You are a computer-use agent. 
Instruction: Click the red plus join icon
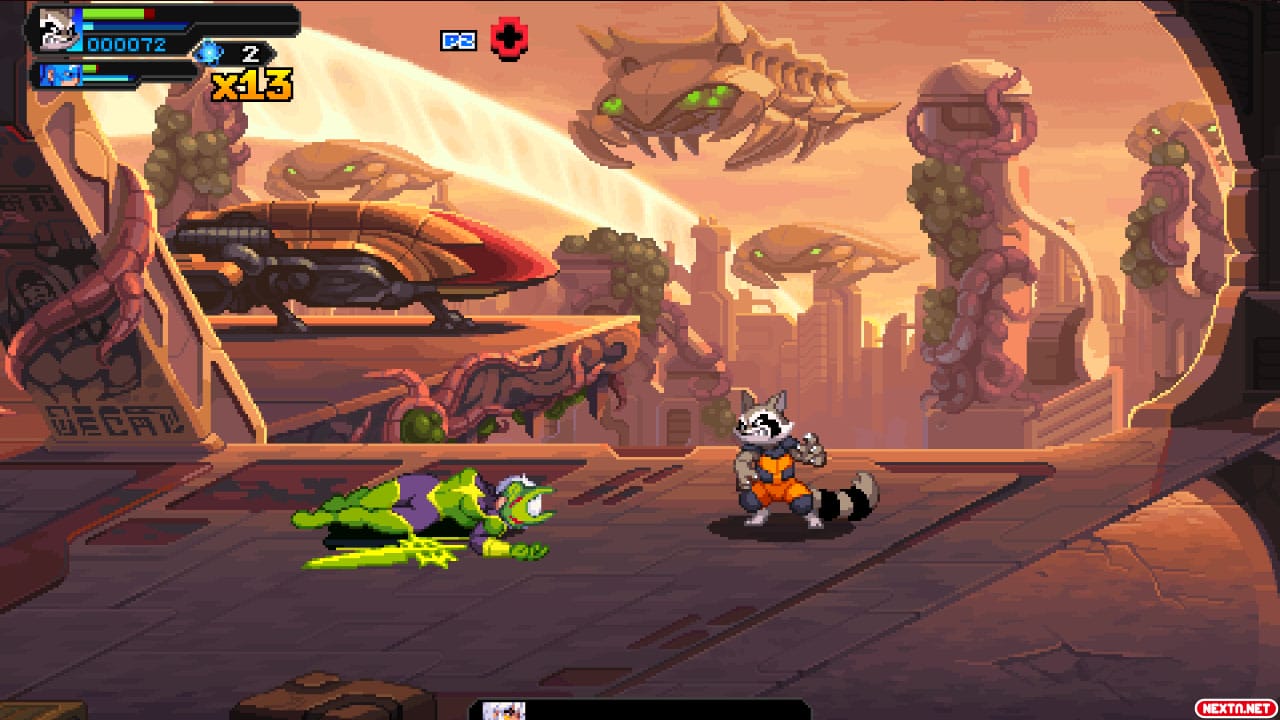[x=509, y=40]
